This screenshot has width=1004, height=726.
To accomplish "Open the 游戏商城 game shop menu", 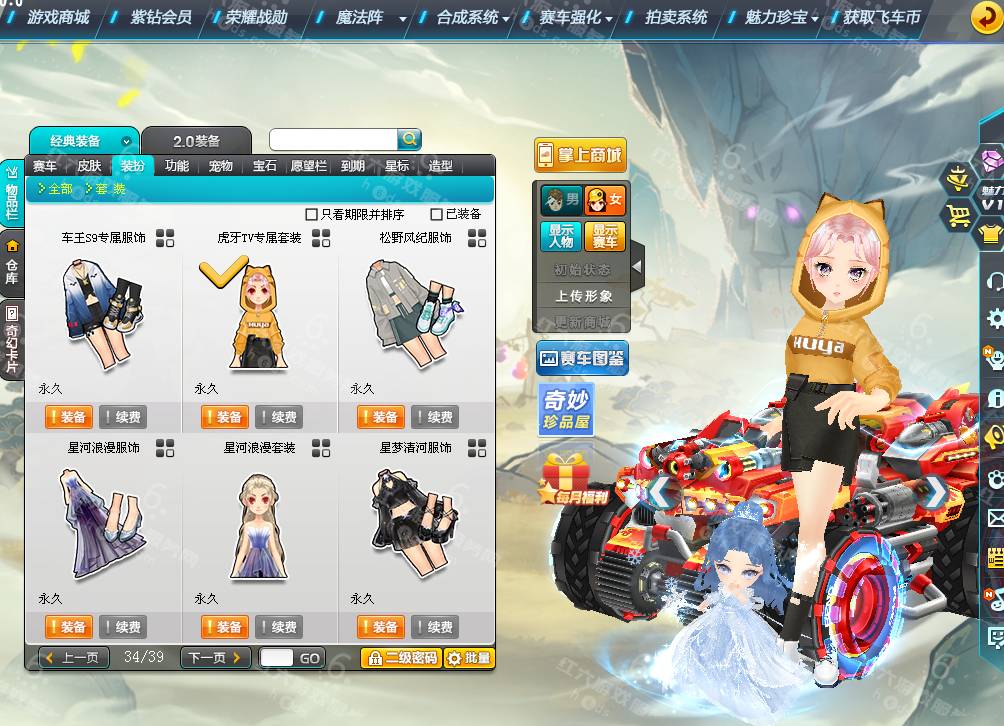I will tap(58, 17).
